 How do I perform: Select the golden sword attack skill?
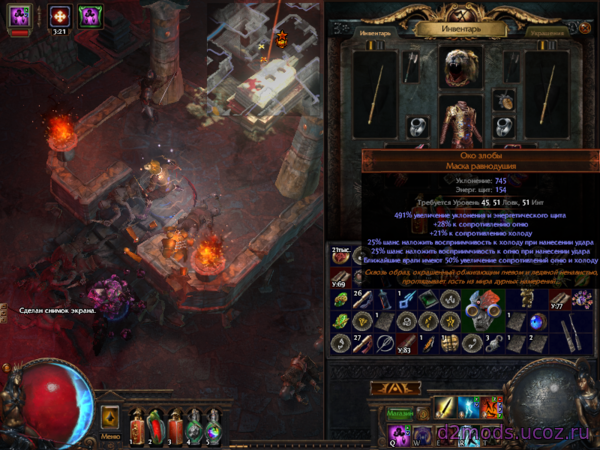click(x=445, y=407)
